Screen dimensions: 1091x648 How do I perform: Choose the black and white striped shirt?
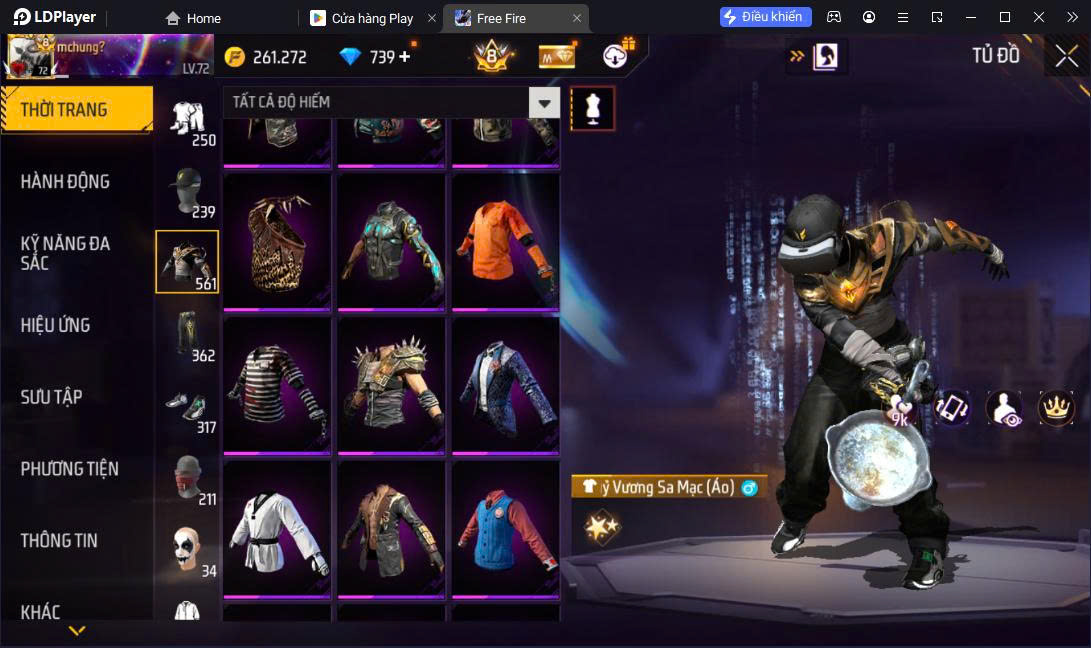coord(277,387)
